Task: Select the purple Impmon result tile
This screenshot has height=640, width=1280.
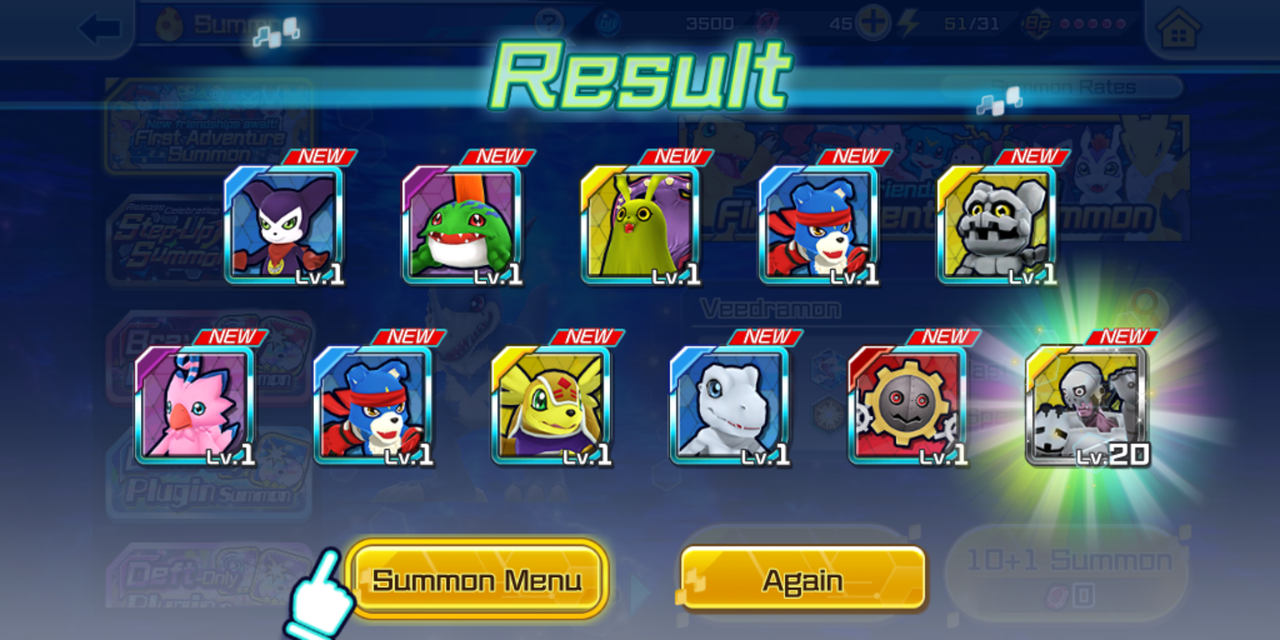Action: 284,224
